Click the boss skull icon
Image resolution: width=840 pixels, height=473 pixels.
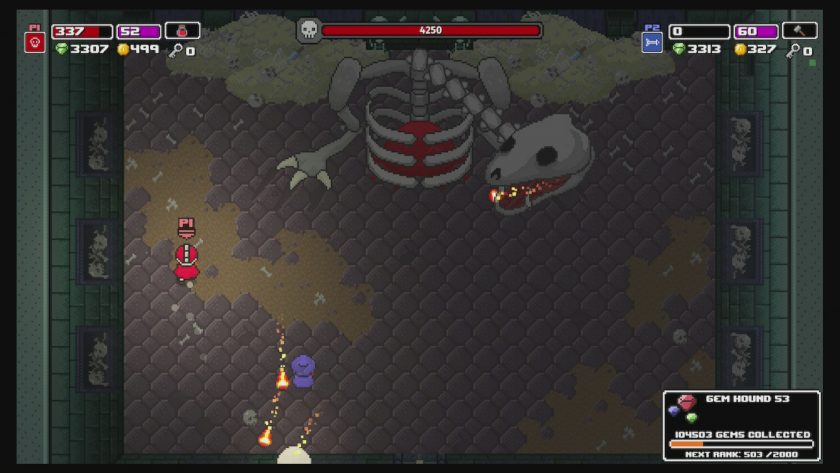tap(309, 31)
